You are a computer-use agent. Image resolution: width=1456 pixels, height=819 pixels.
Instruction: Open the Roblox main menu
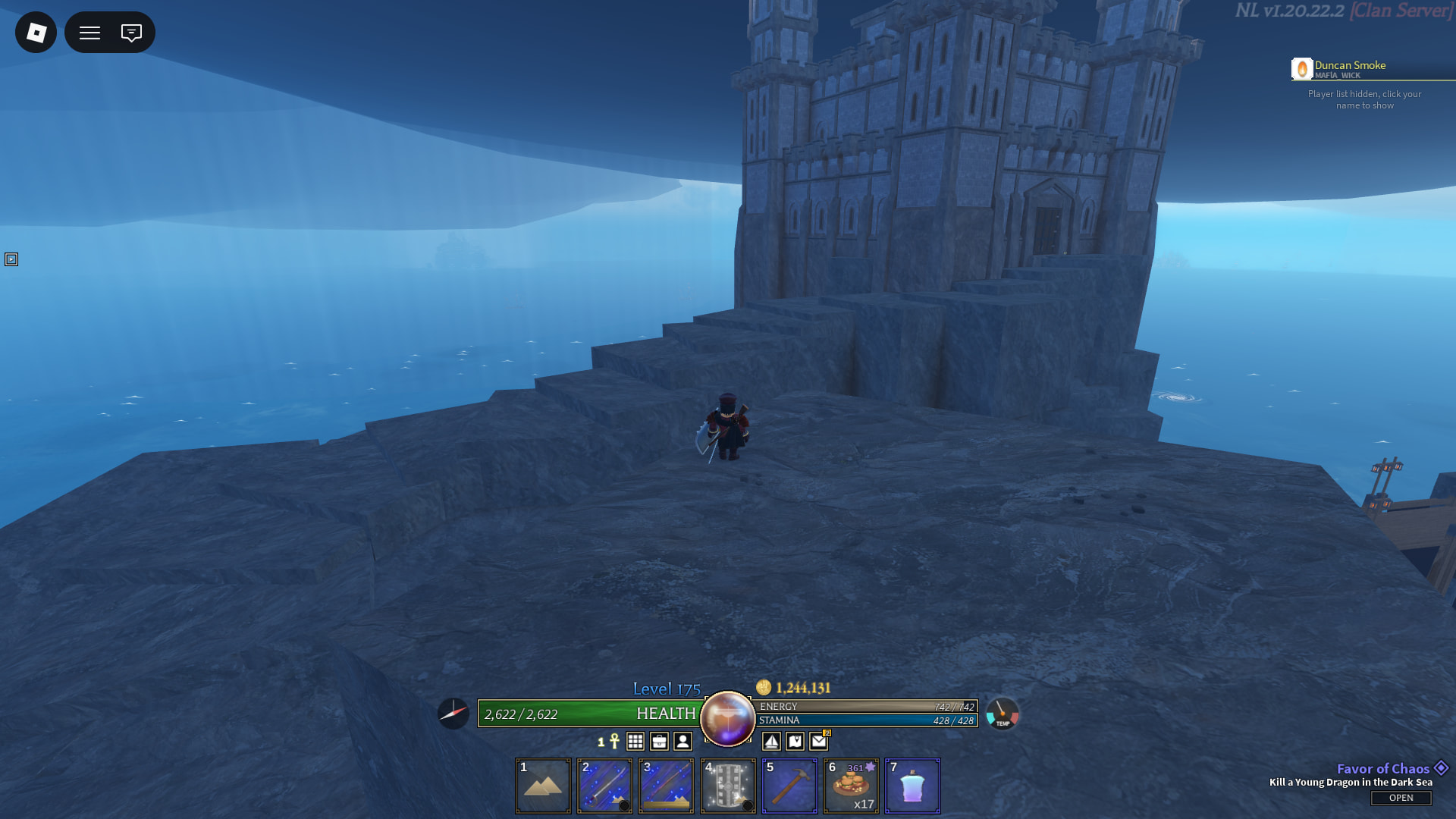pyautogui.click(x=36, y=33)
